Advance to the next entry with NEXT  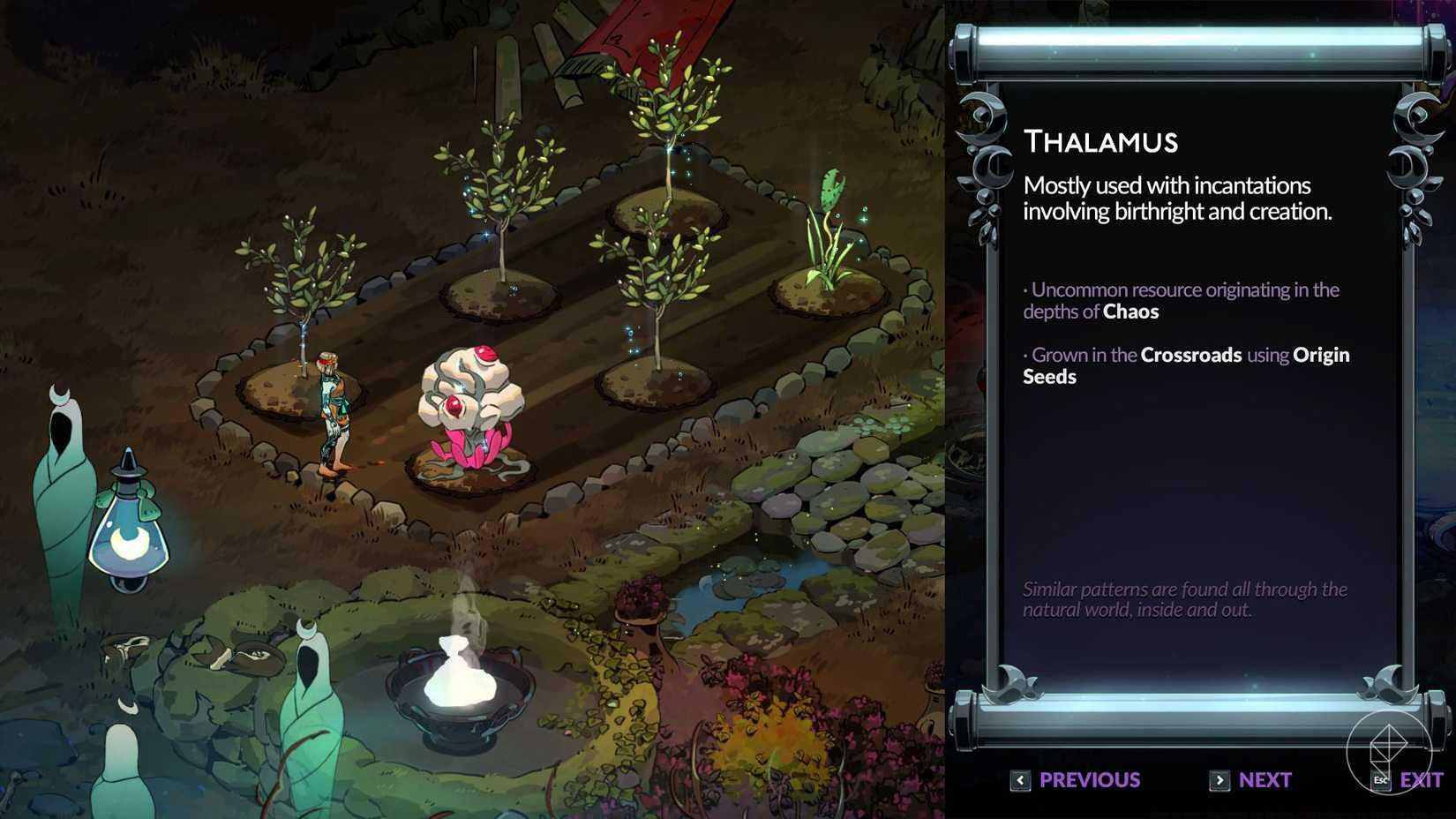[1265, 780]
